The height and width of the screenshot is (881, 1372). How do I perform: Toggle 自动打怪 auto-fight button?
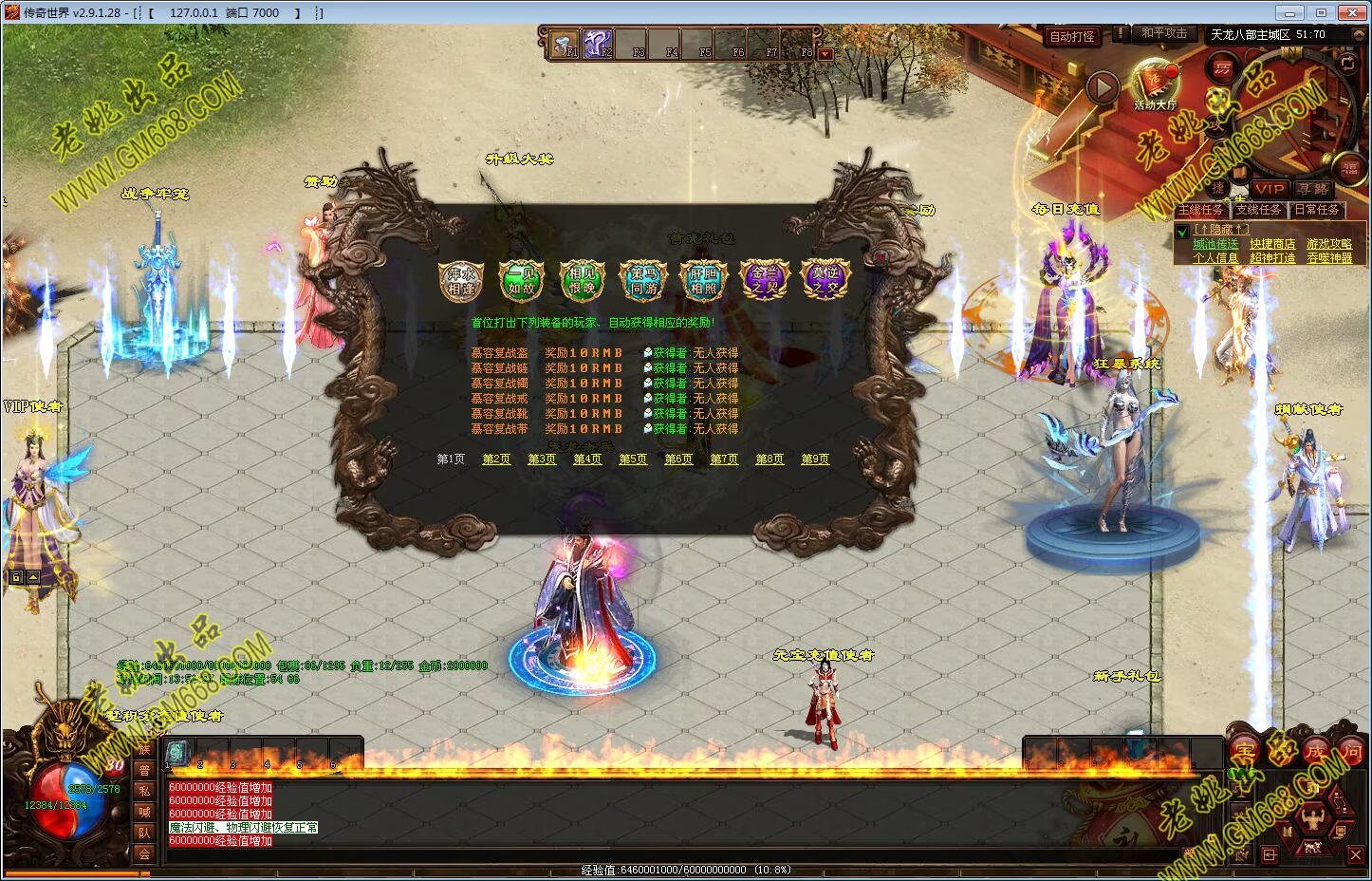(x=1071, y=37)
